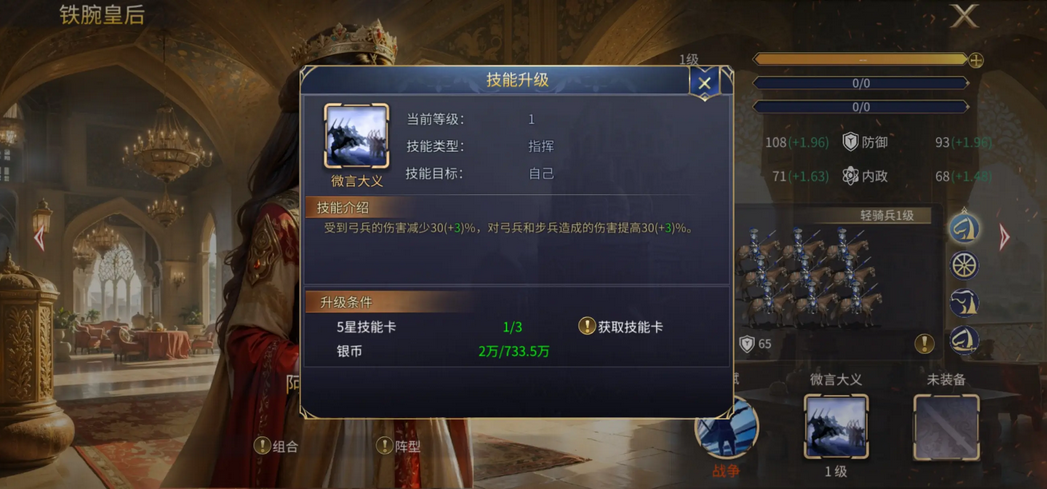Open the 组合 combination info
The height and width of the screenshot is (489, 1047).
pos(277,446)
